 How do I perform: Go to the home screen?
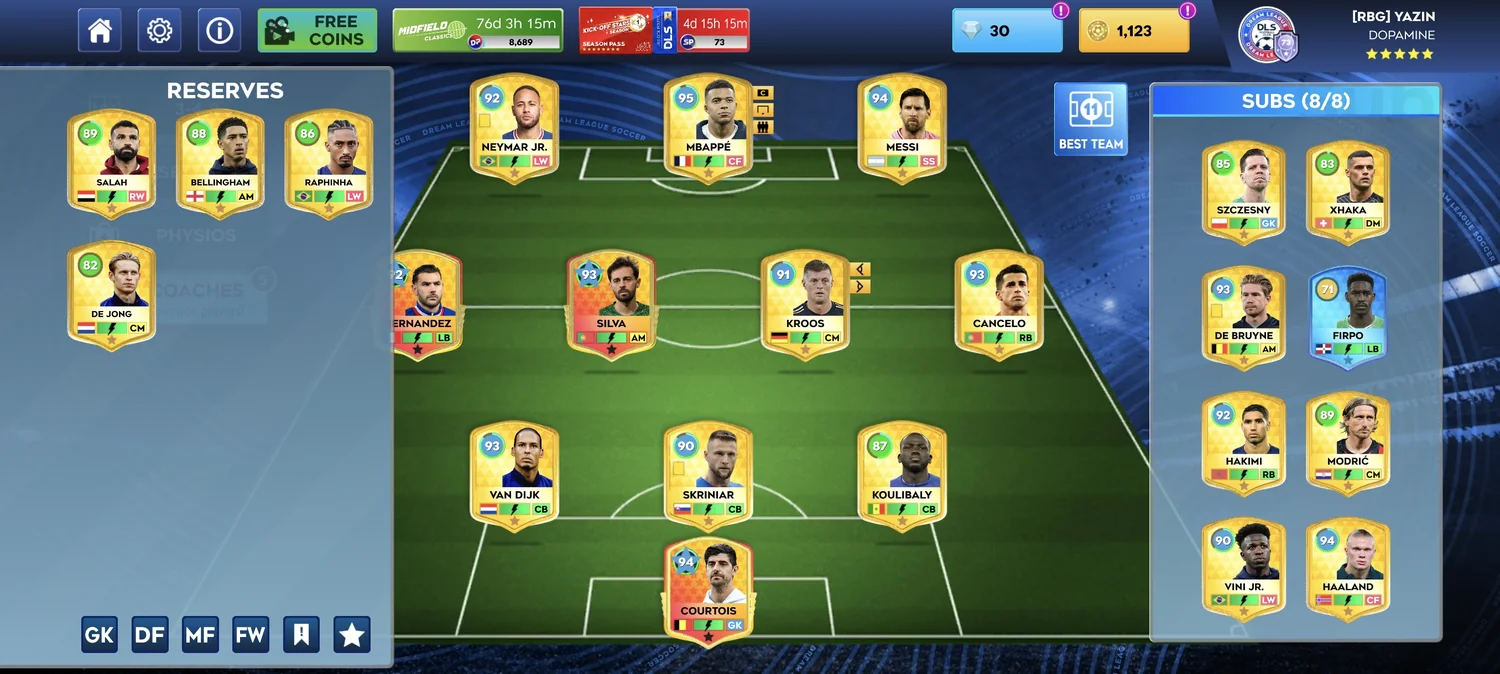pyautogui.click(x=100, y=31)
